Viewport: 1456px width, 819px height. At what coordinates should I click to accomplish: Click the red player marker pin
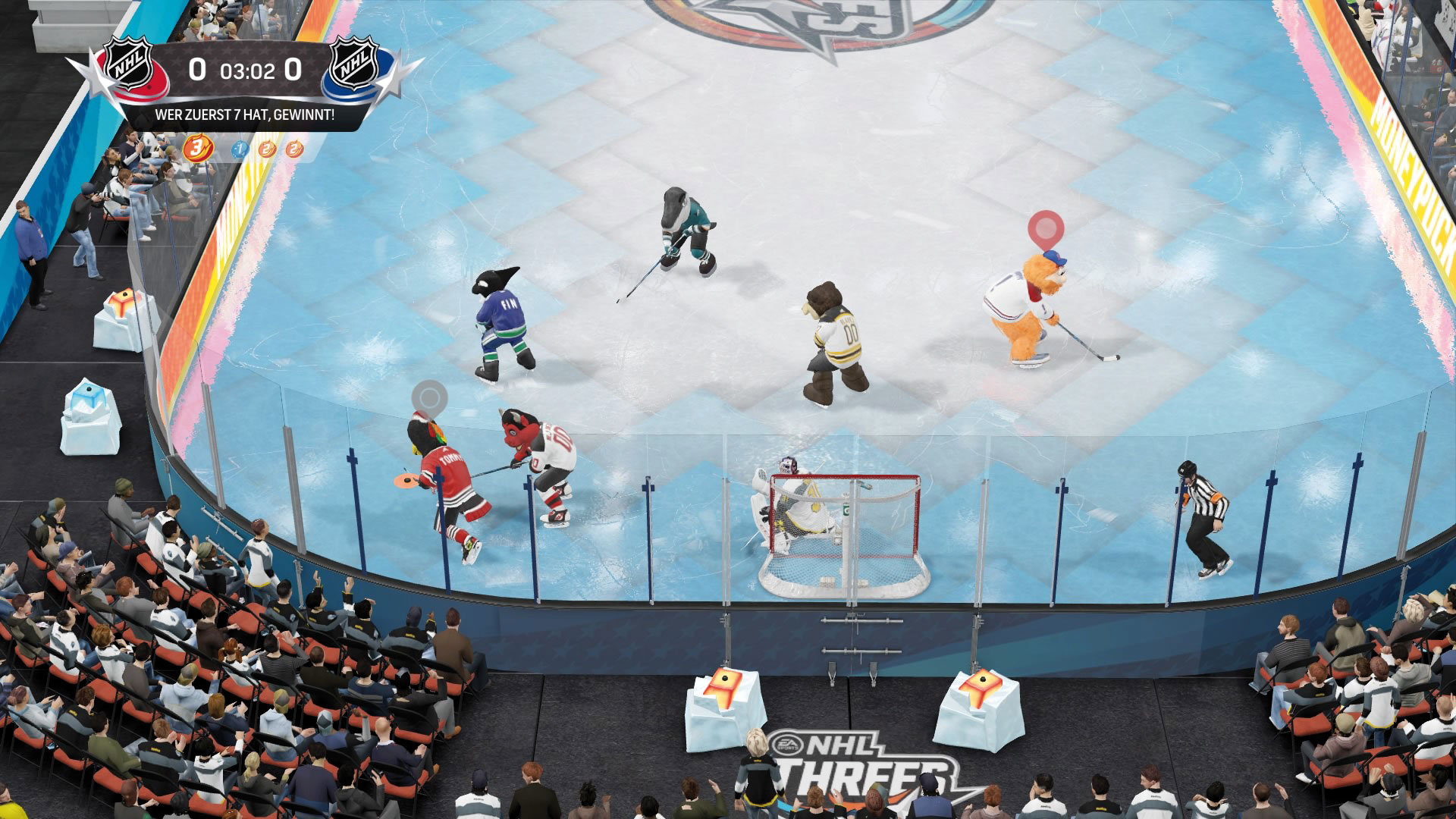click(1046, 228)
